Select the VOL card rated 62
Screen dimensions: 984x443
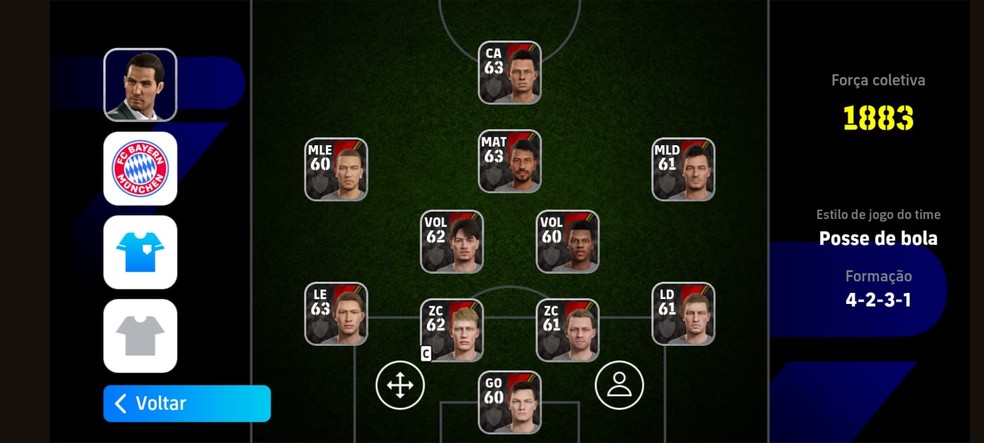click(452, 242)
